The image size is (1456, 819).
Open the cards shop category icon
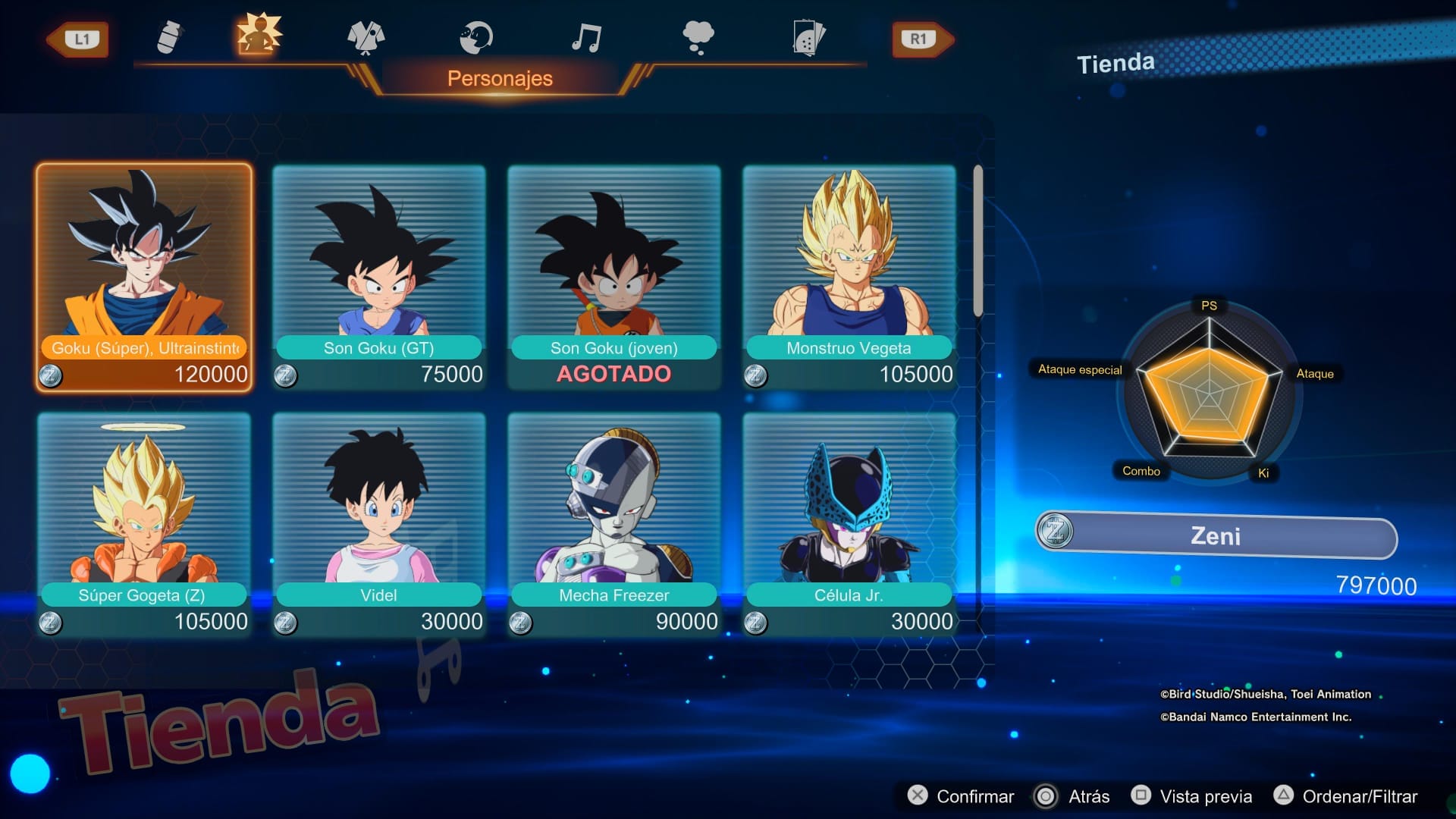tap(808, 38)
